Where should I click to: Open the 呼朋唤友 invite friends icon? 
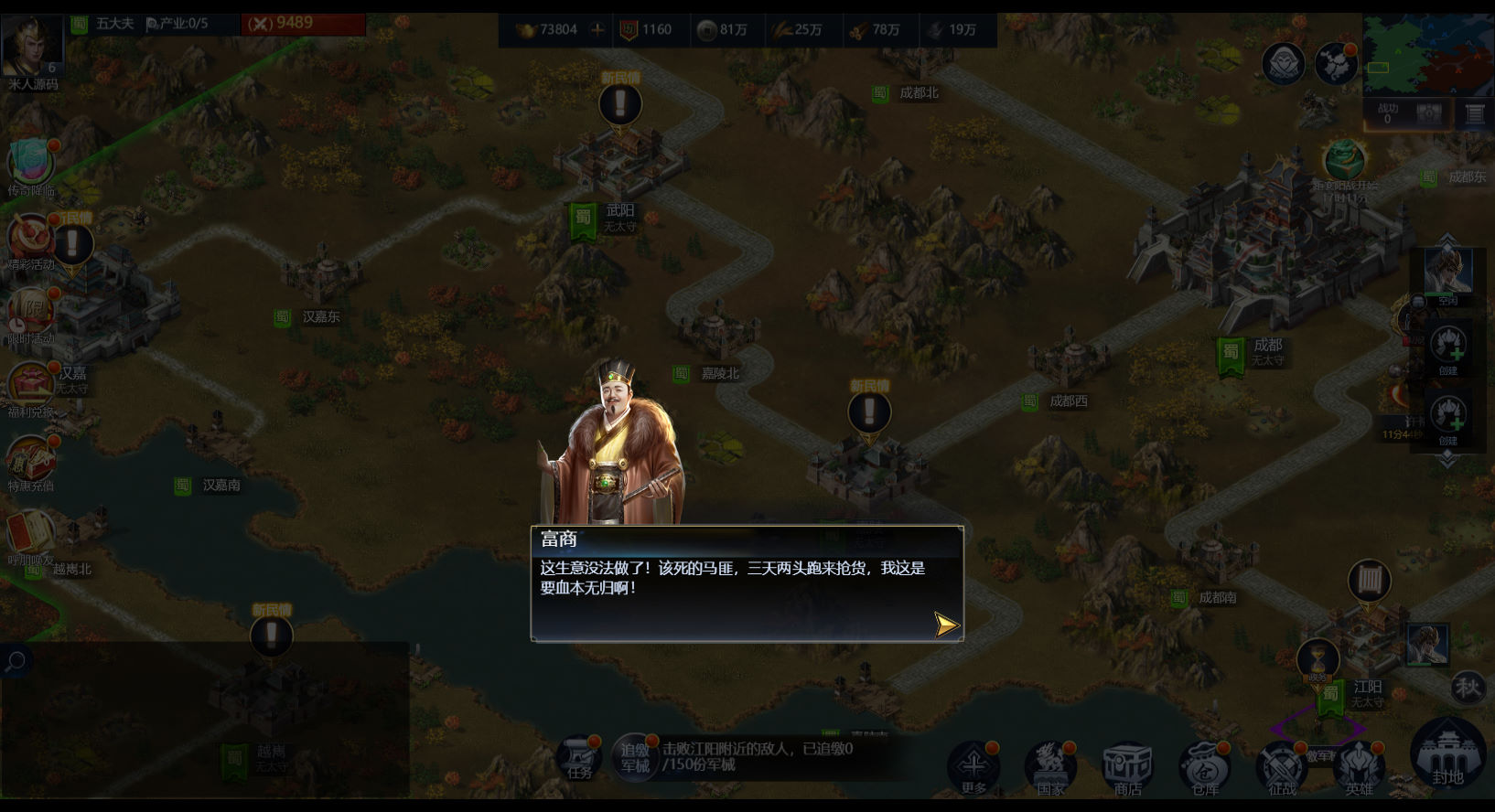(31, 537)
